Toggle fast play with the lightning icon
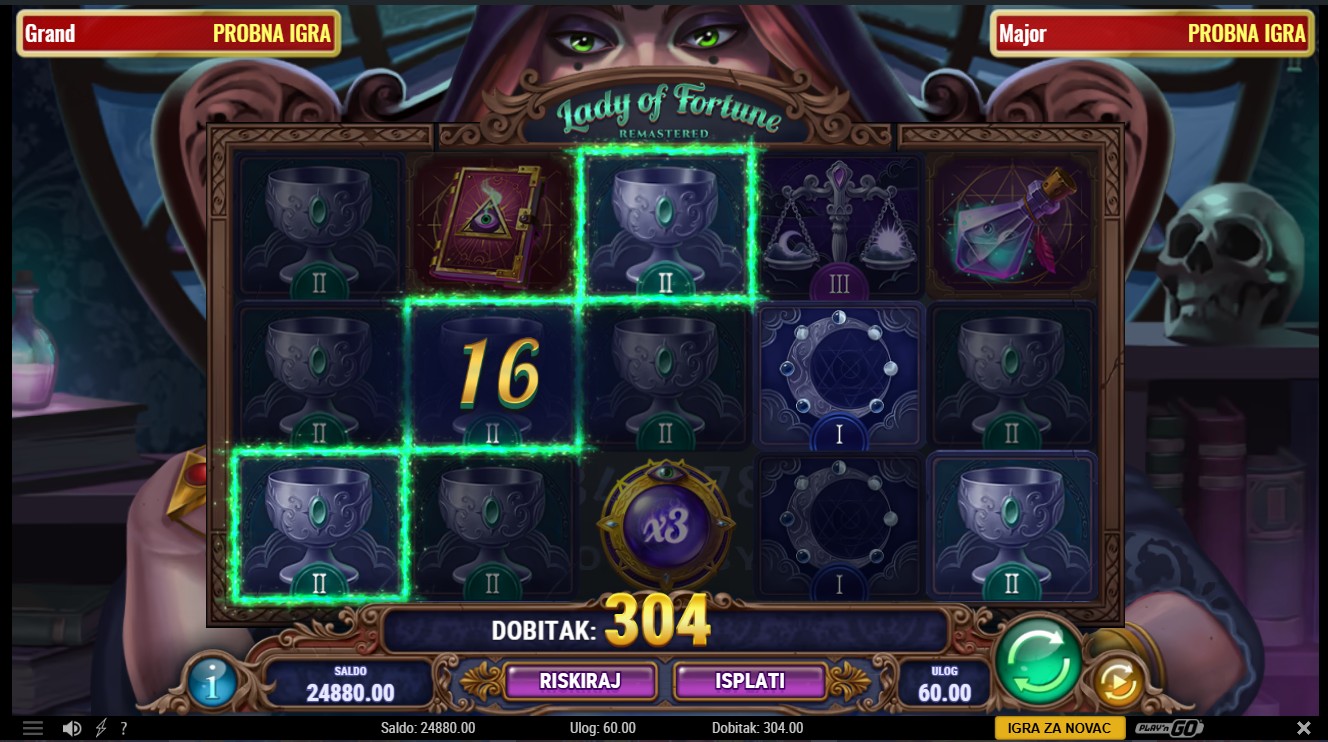Screen dimensions: 1328x742 [x=101, y=728]
